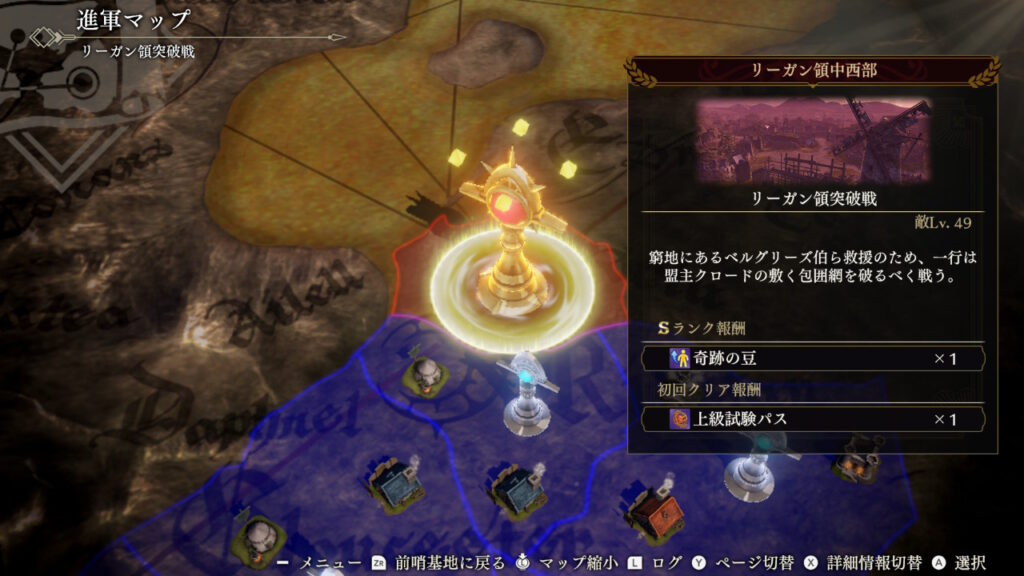Image resolution: width=1024 pixels, height=576 pixels.
Task: Select the 上級試験パス first-clear reward row
Action: pos(812,419)
